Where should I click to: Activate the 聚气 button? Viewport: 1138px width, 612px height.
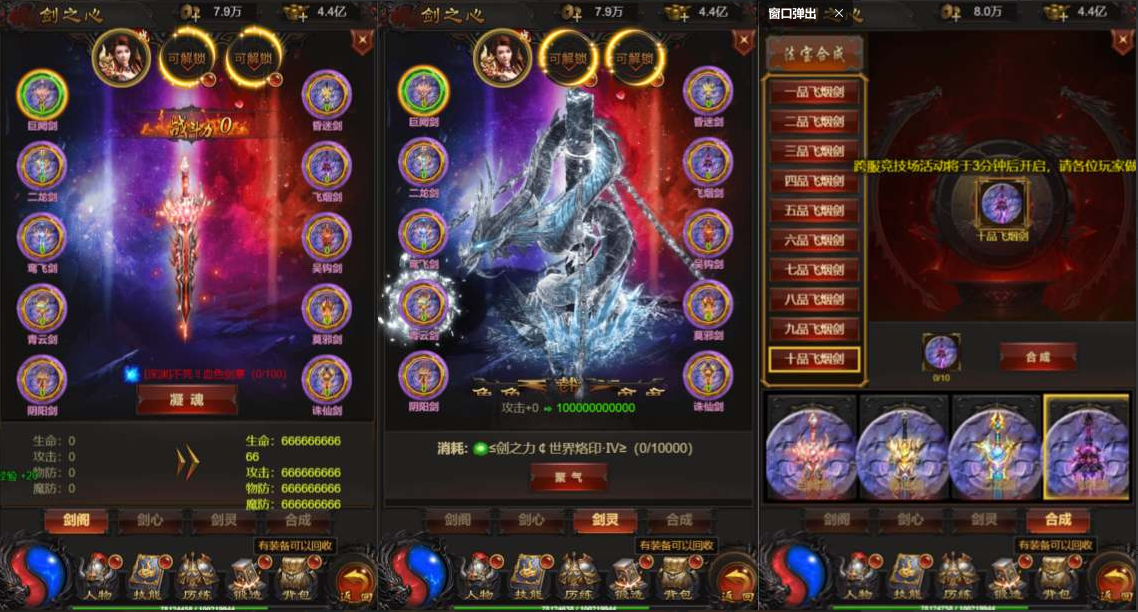point(568,477)
